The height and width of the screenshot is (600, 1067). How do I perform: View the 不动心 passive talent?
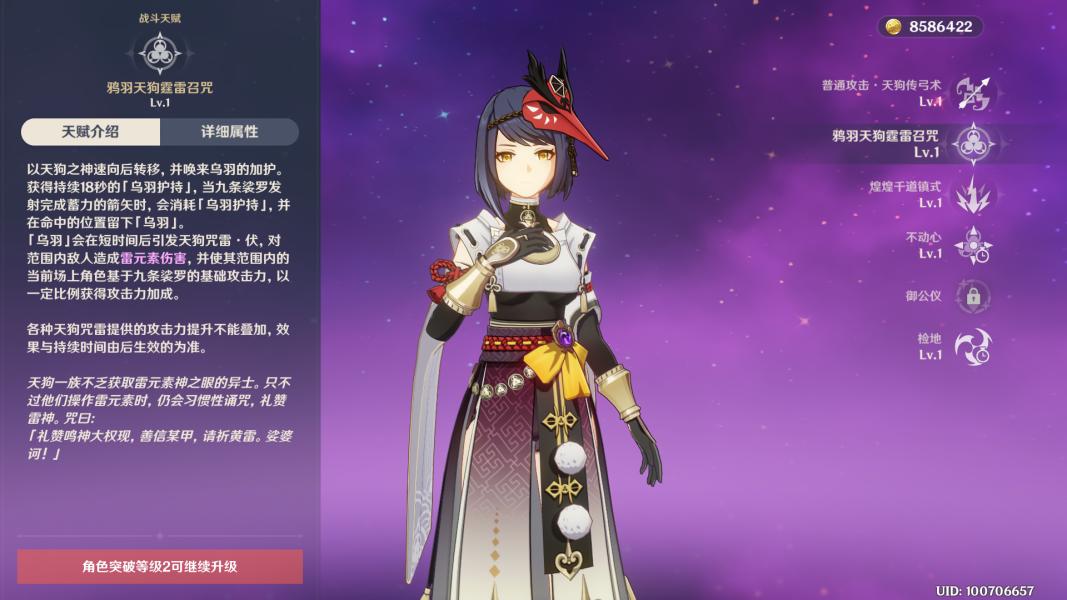point(972,245)
